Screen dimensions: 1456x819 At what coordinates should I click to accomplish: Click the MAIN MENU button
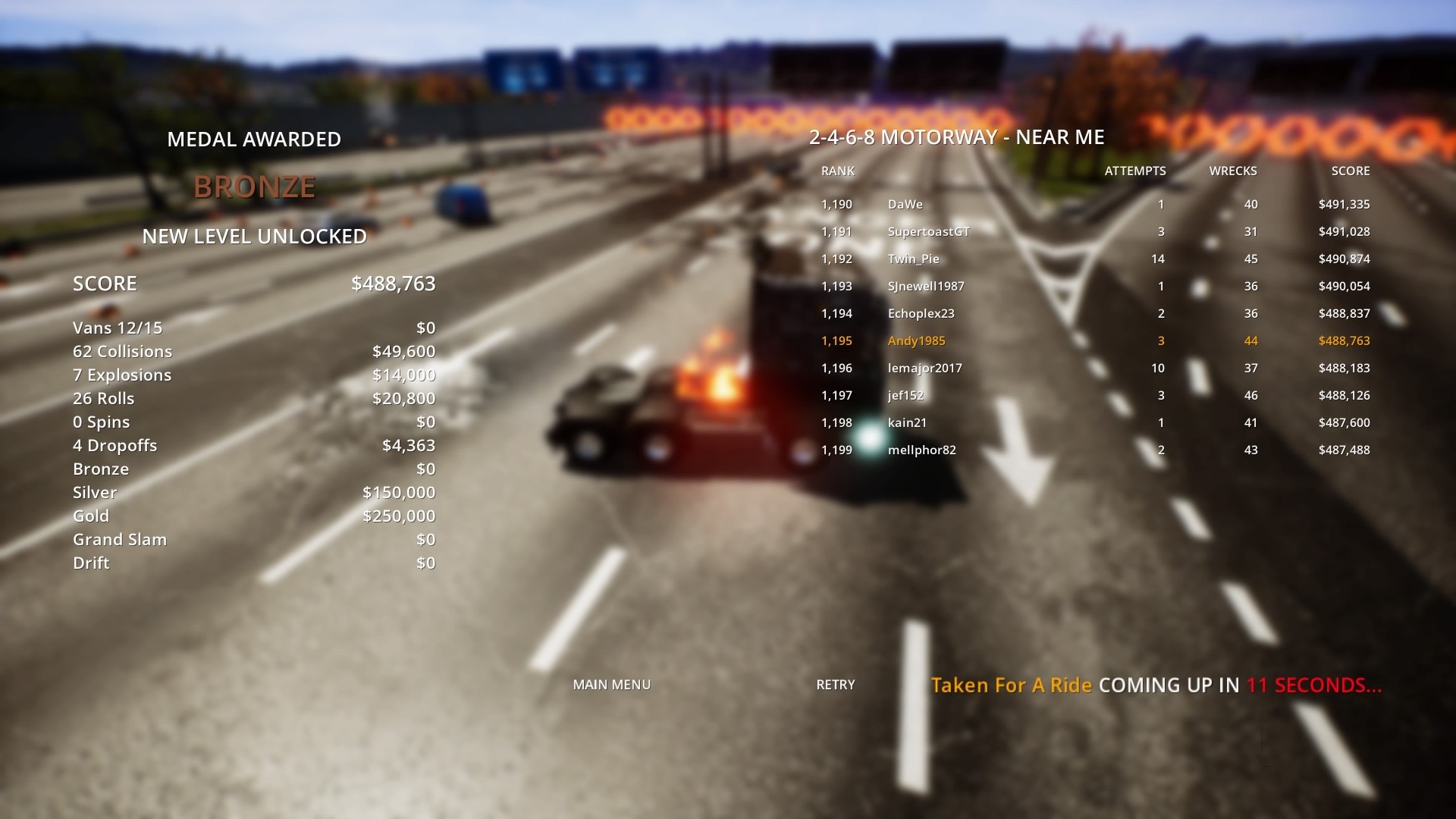coord(612,684)
